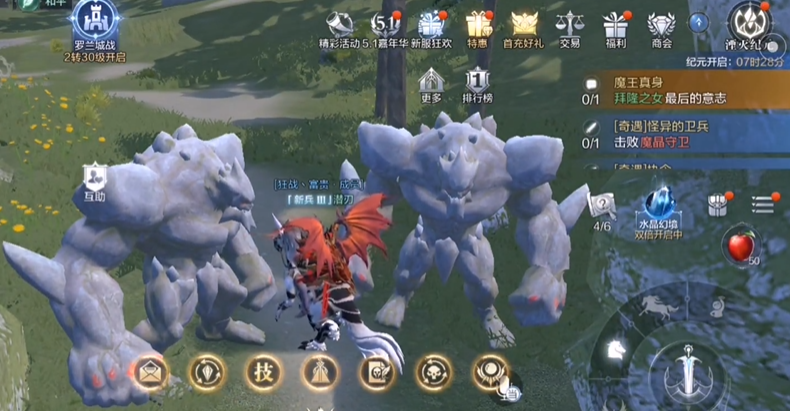This screenshot has height=411, width=790.
Task: Open the 特惠 special offers
Action: click(478, 27)
